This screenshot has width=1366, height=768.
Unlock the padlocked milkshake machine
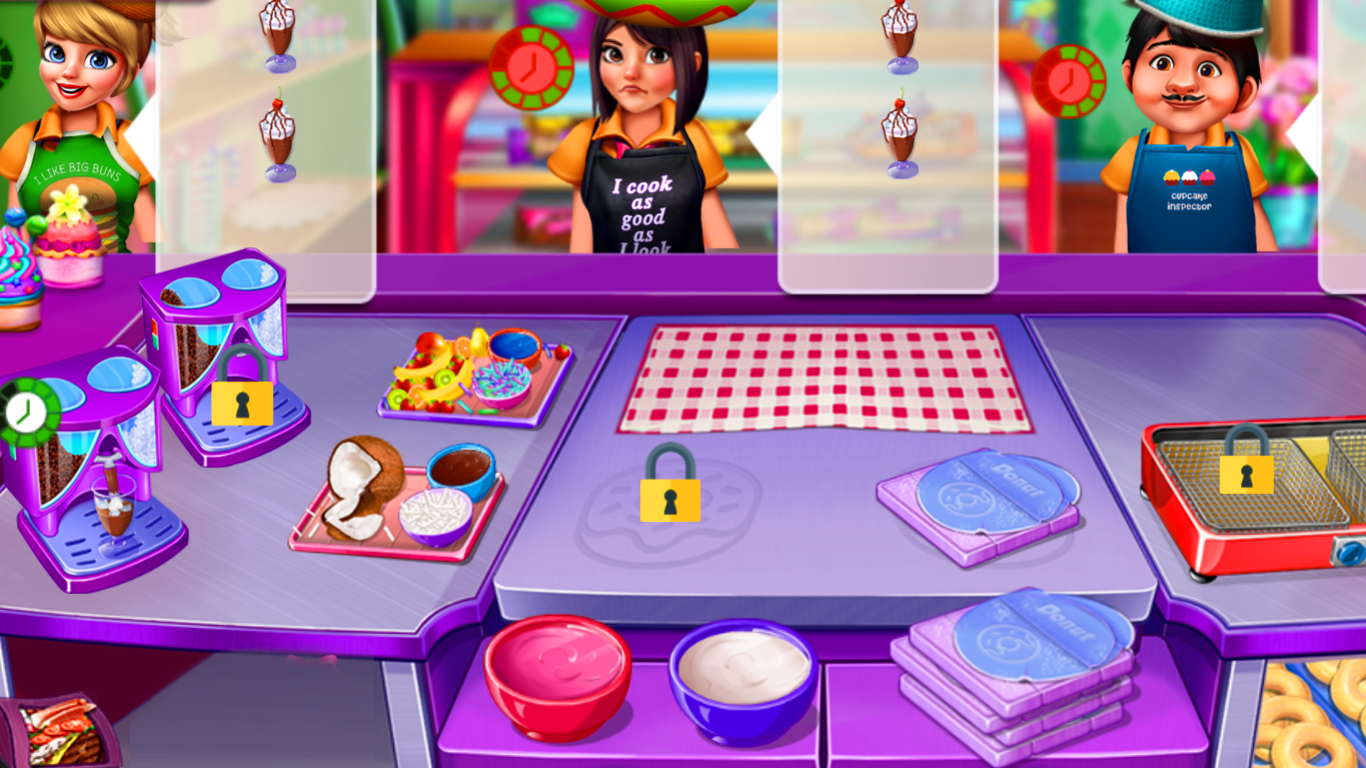coord(241,403)
